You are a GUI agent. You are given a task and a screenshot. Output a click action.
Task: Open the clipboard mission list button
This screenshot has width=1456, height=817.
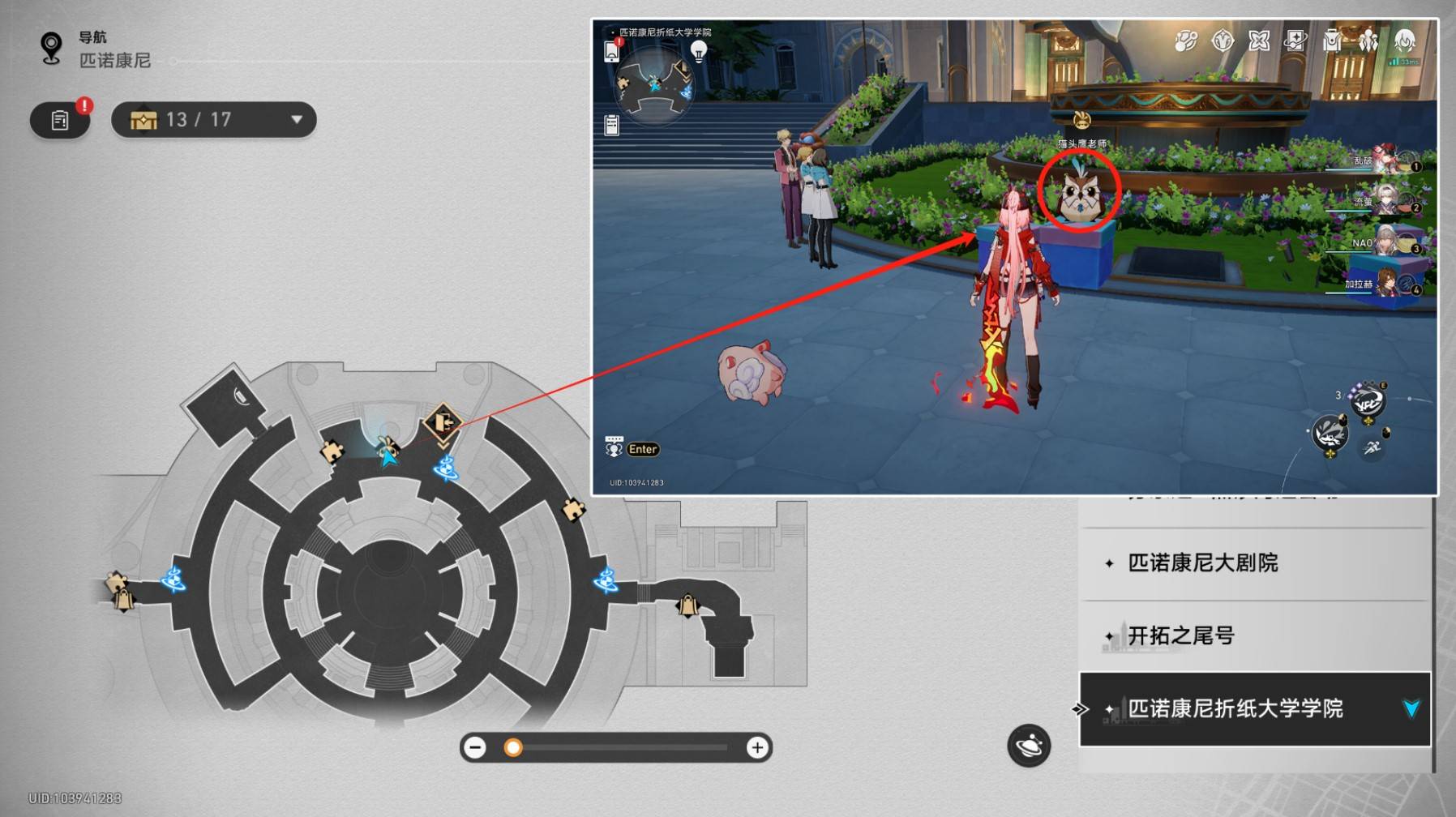(x=60, y=120)
